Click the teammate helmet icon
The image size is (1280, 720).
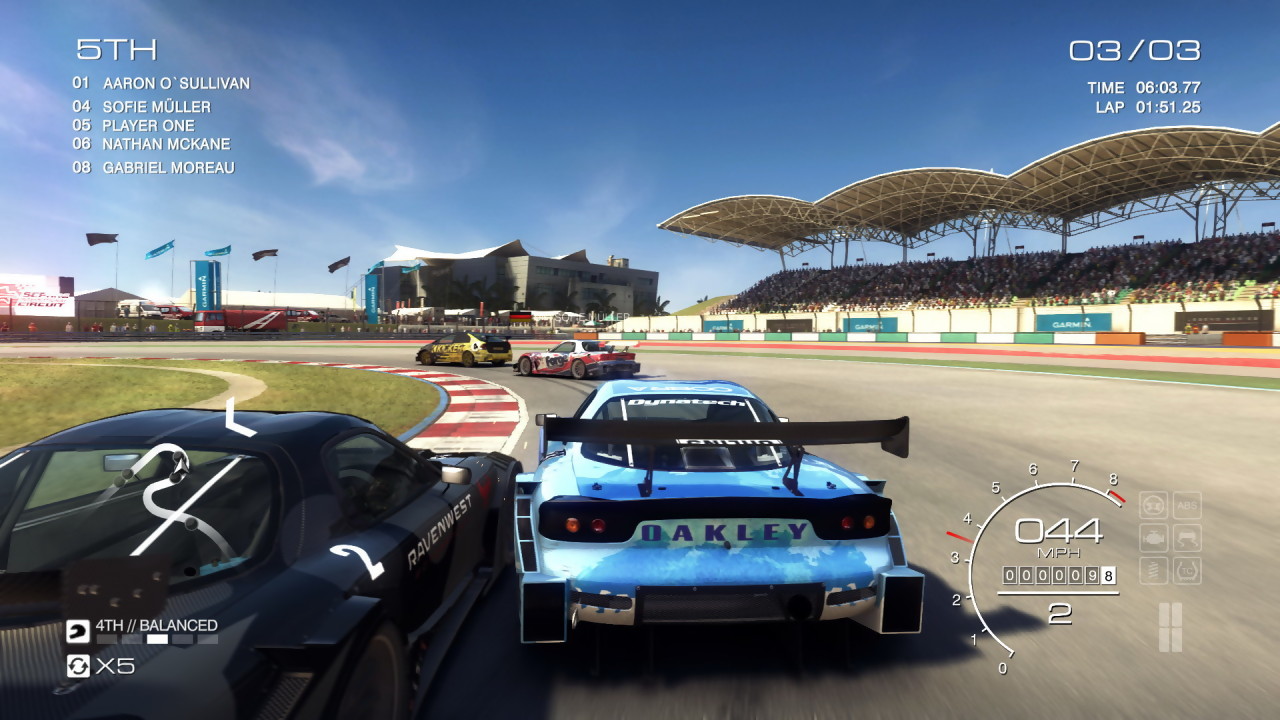[78, 631]
